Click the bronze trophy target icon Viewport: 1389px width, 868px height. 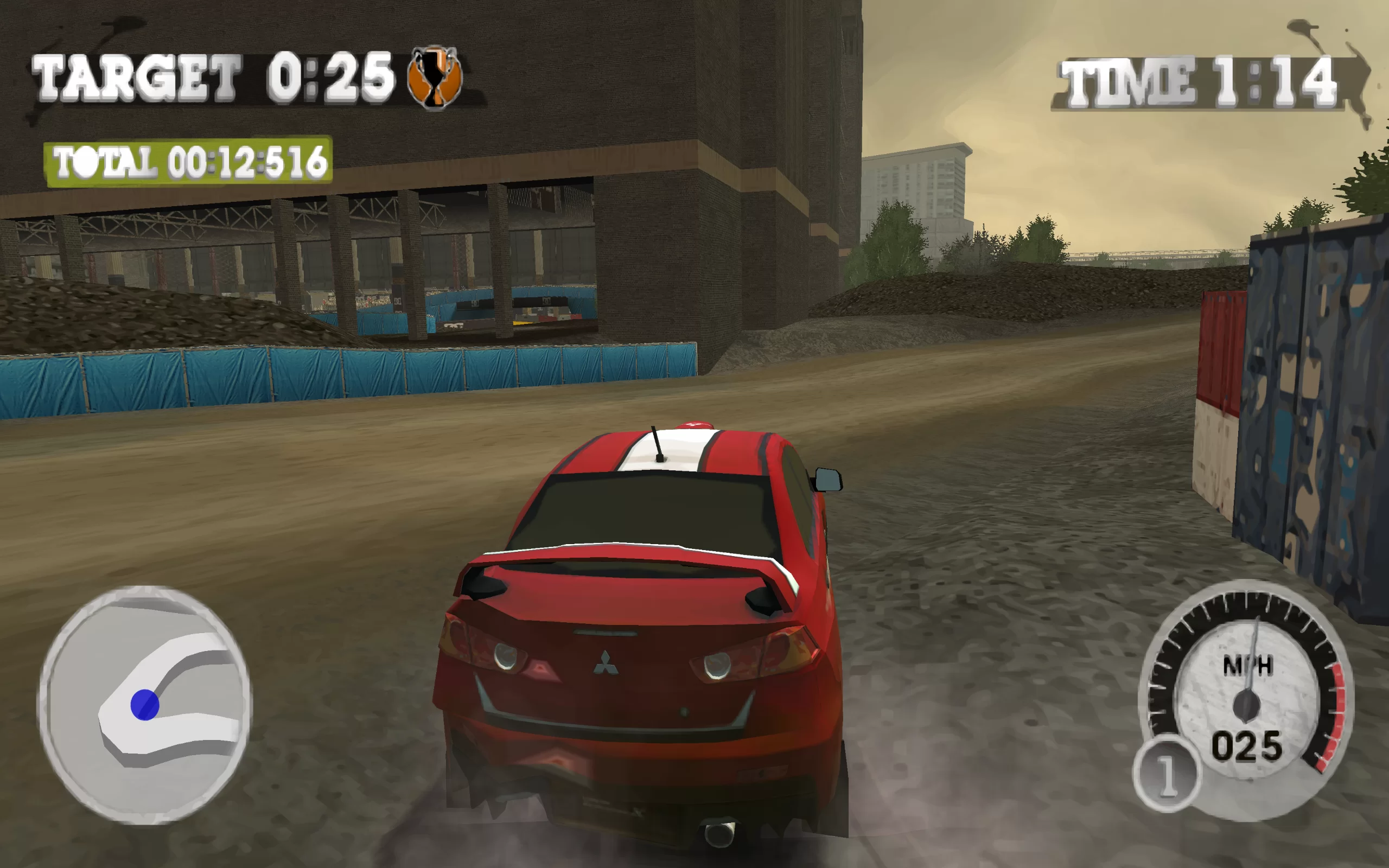pos(435,77)
